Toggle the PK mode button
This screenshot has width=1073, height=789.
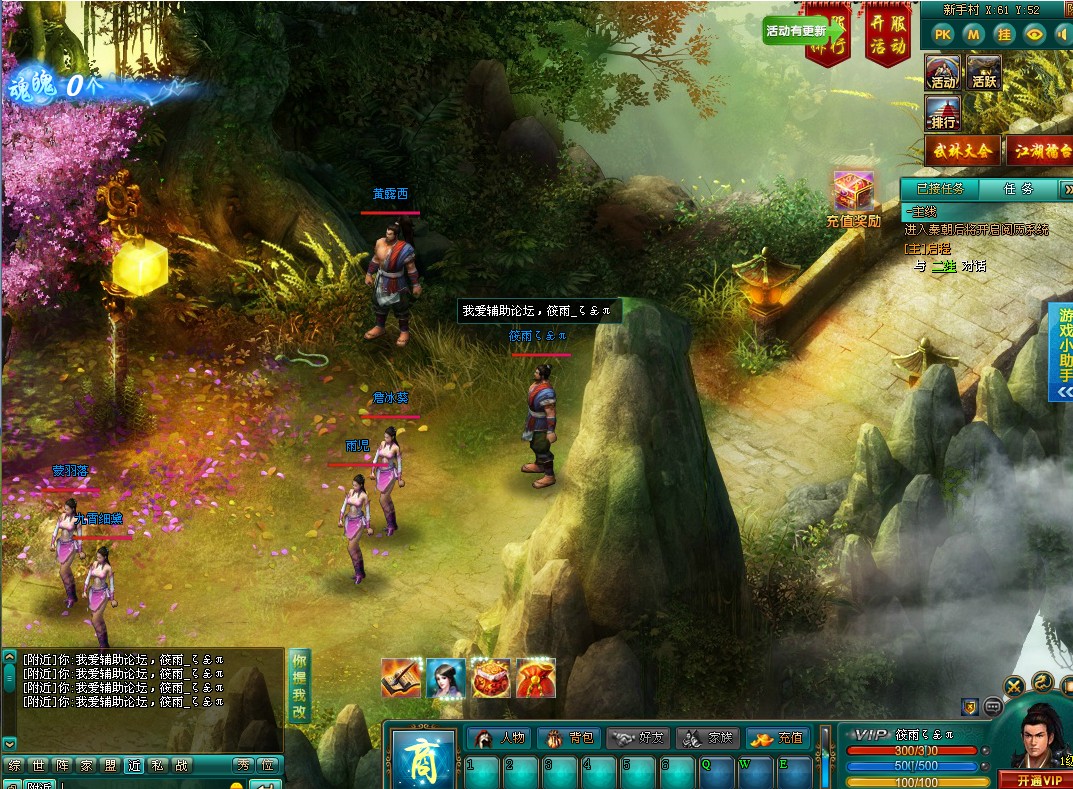[x=942, y=34]
